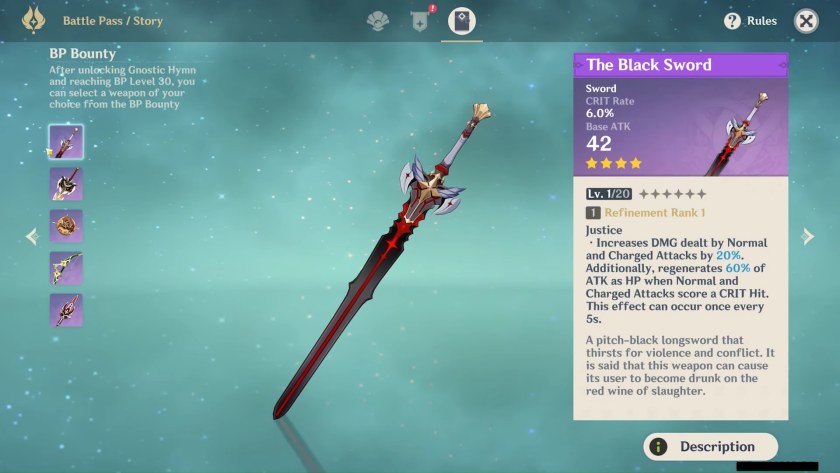The image size is (840, 473).
Task: Click the Description button
Action: pyautogui.click(x=710, y=447)
